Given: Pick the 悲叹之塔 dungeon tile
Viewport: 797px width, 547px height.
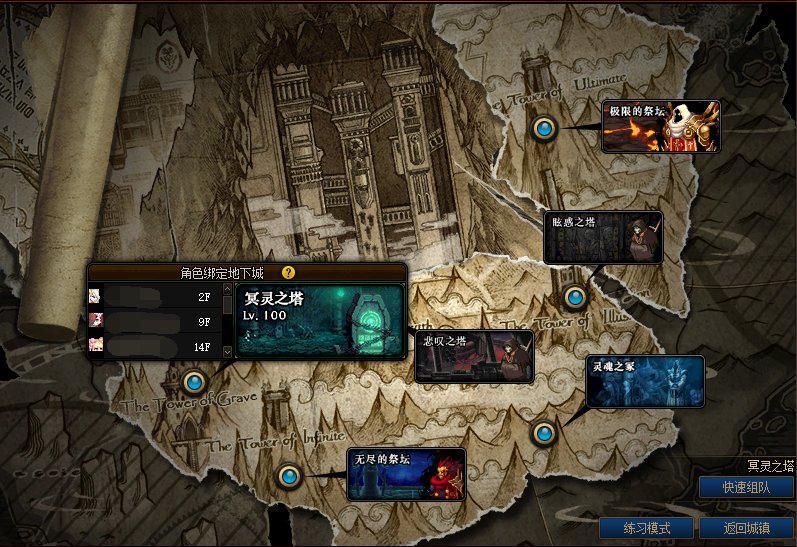Looking at the screenshot, I should pyautogui.click(x=474, y=356).
